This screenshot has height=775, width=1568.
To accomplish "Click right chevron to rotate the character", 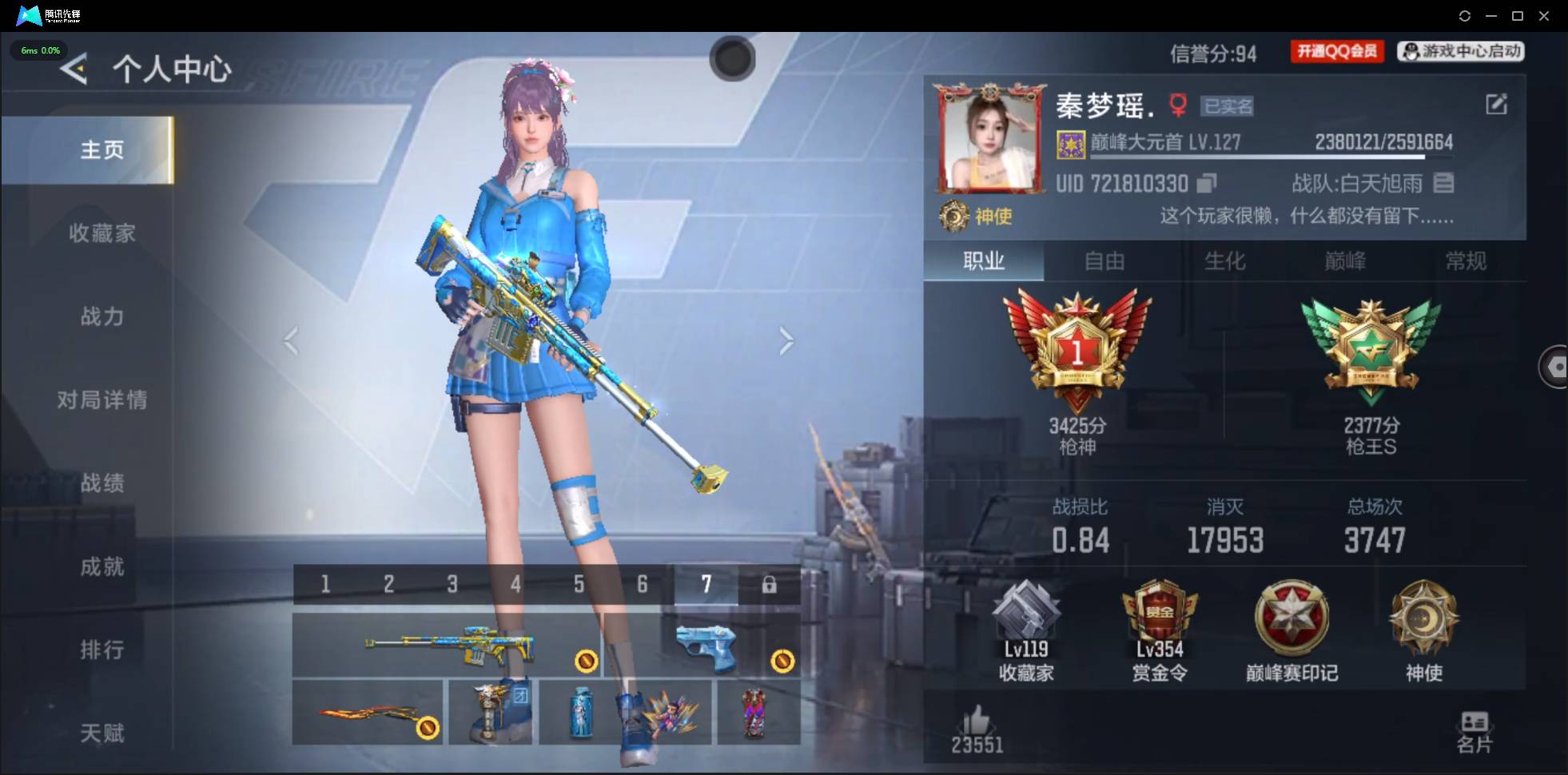I will tap(787, 340).
